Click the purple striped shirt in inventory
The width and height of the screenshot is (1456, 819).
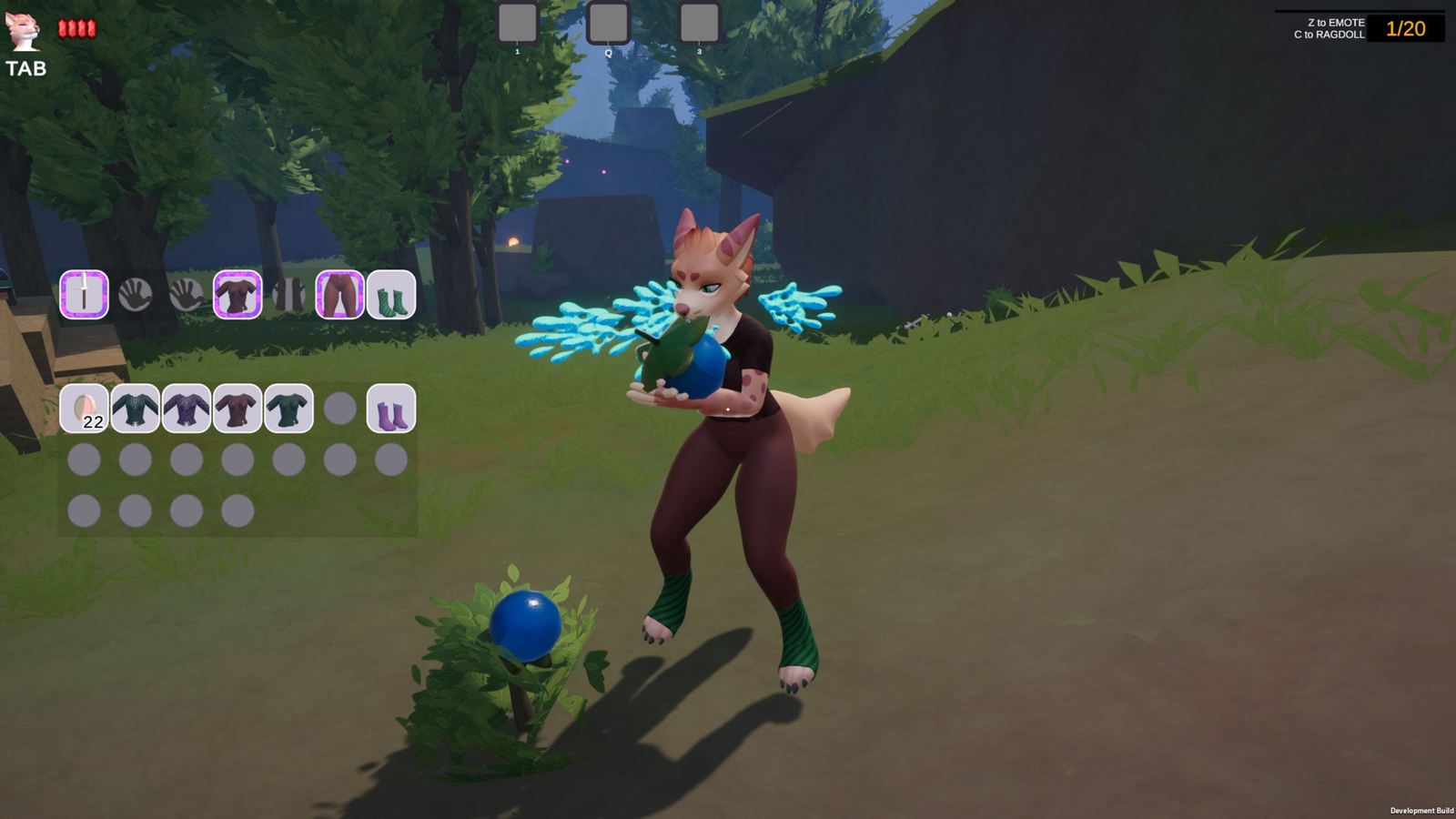pyautogui.click(x=188, y=408)
